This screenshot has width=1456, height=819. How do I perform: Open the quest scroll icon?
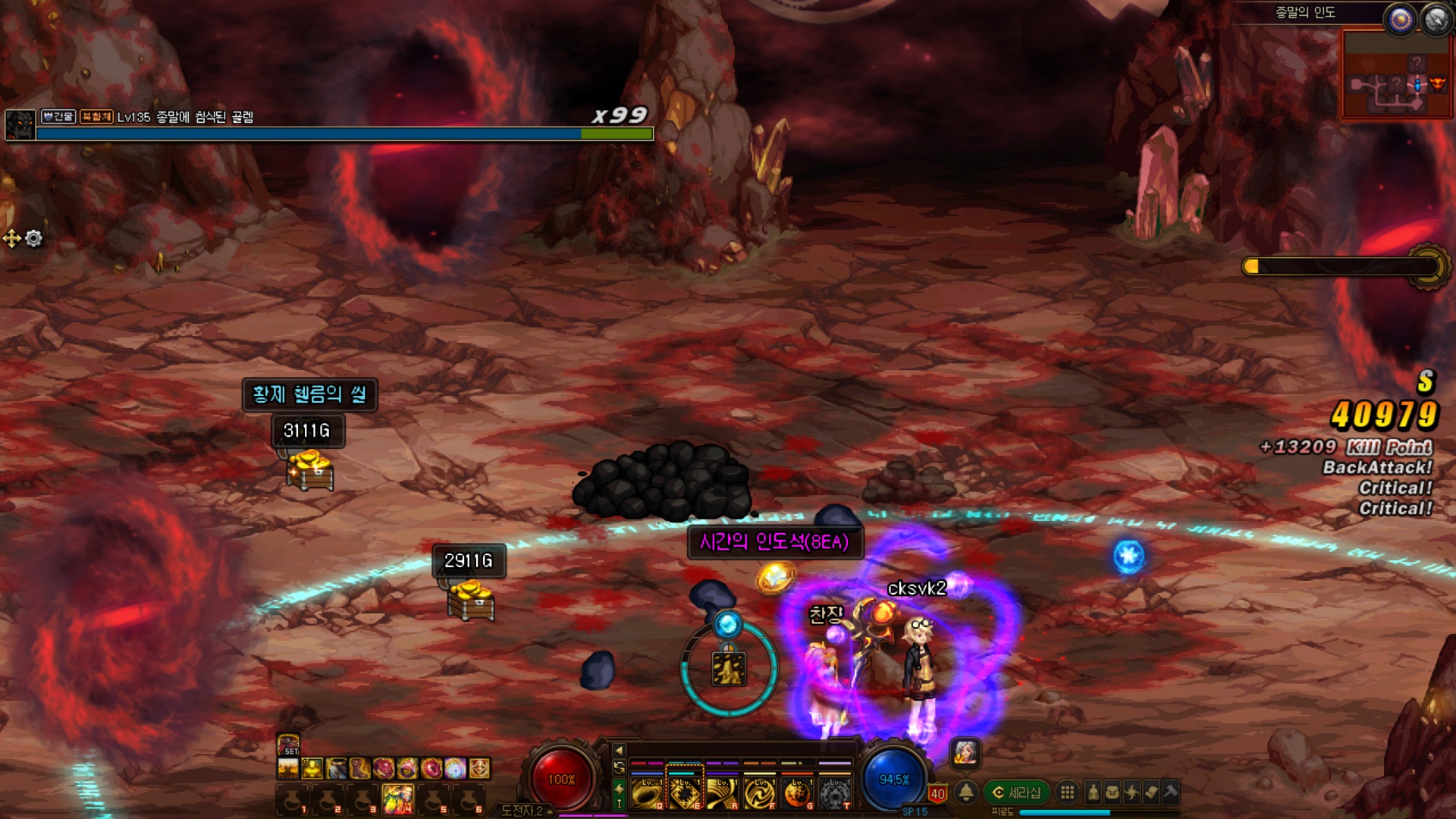coord(1151,792)
